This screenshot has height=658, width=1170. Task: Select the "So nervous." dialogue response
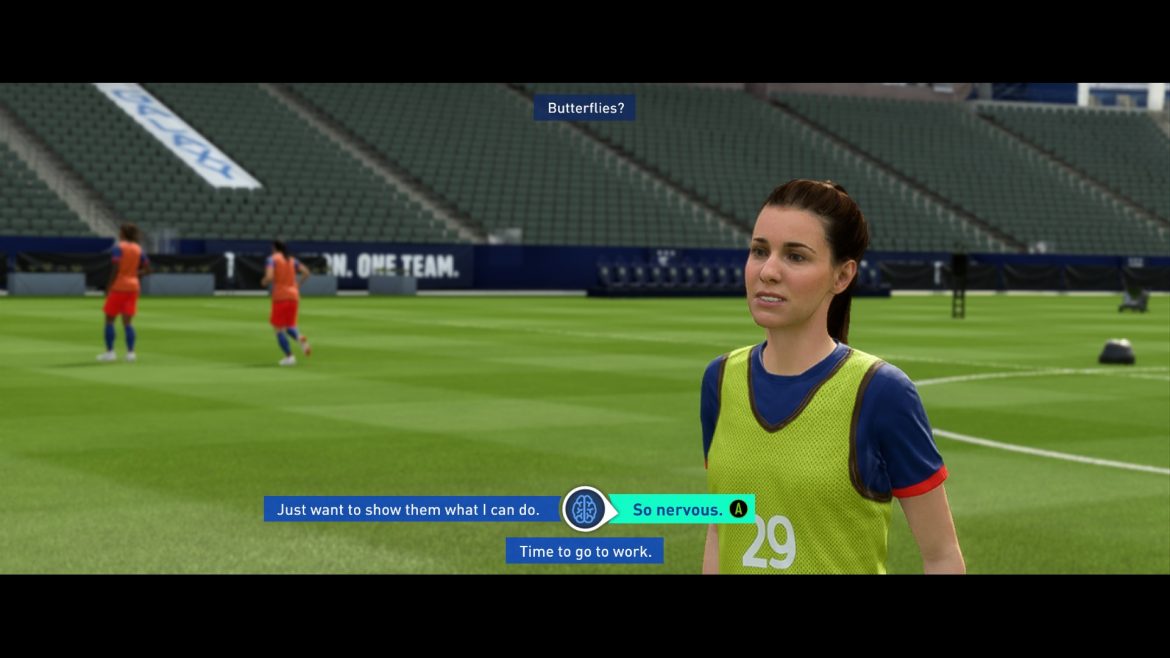click(x=678, y=510)
